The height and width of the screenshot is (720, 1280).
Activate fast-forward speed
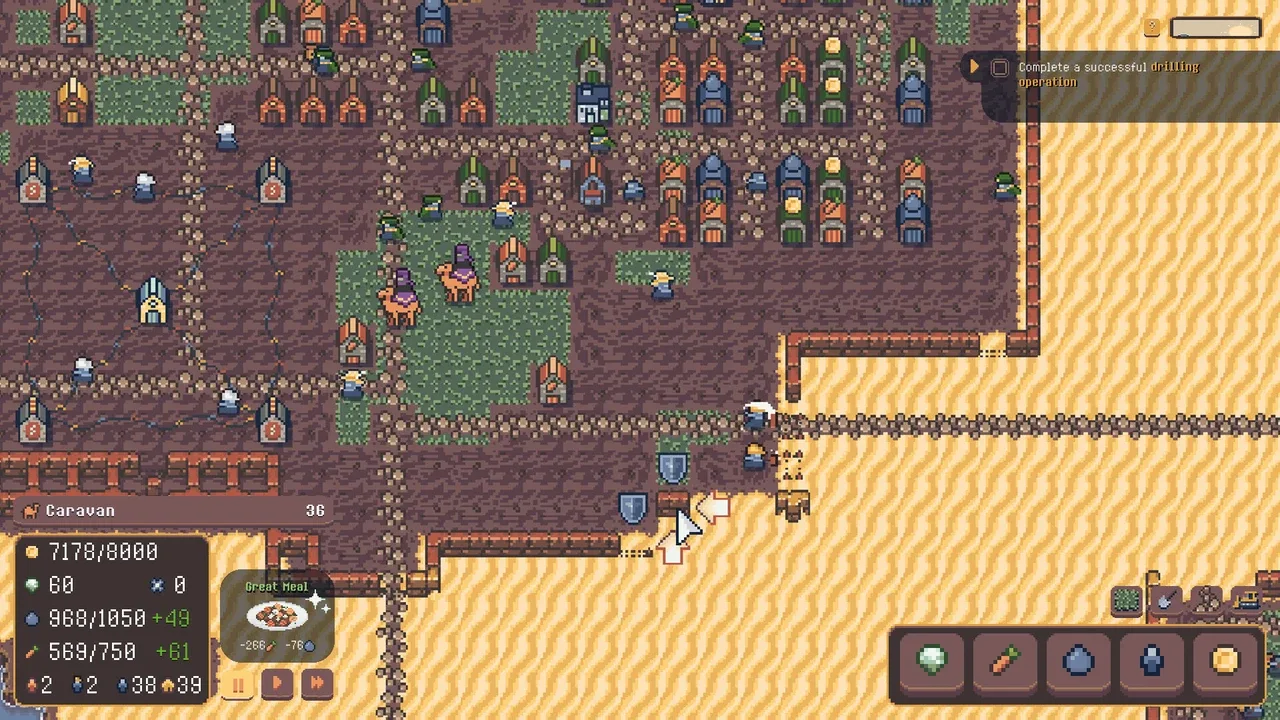316,685
